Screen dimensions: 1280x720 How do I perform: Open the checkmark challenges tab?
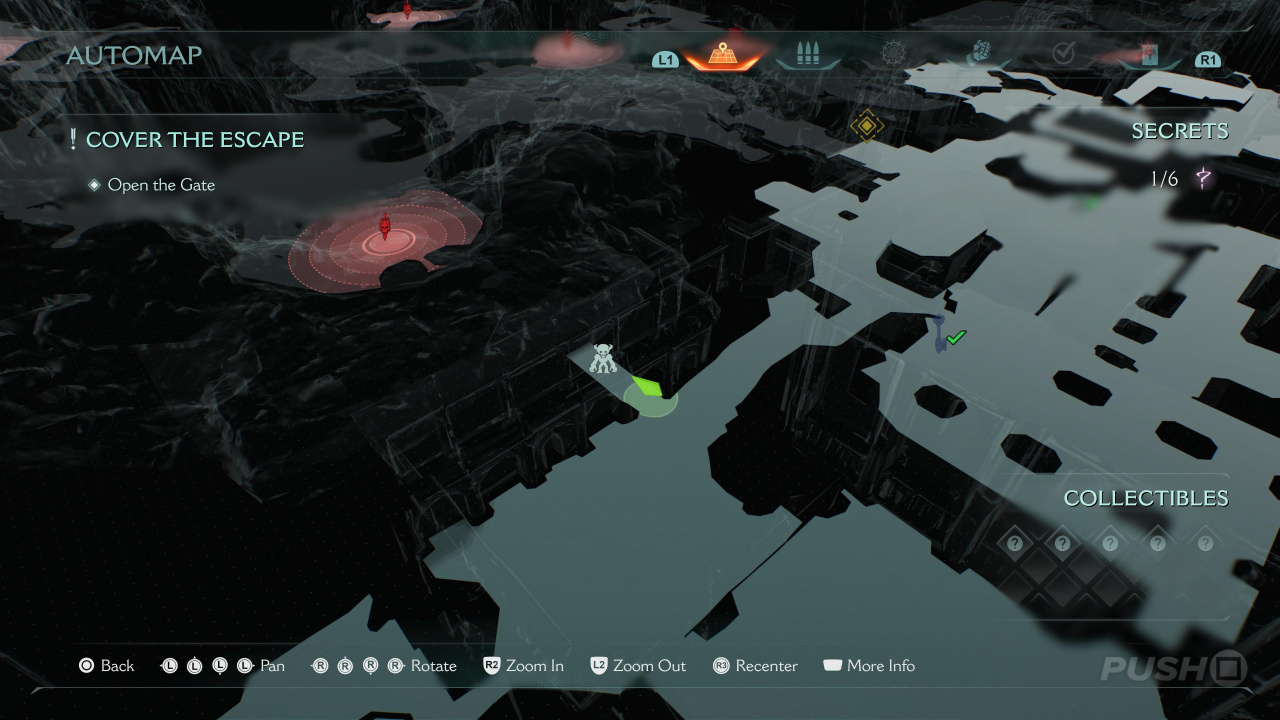[1063, 54]
